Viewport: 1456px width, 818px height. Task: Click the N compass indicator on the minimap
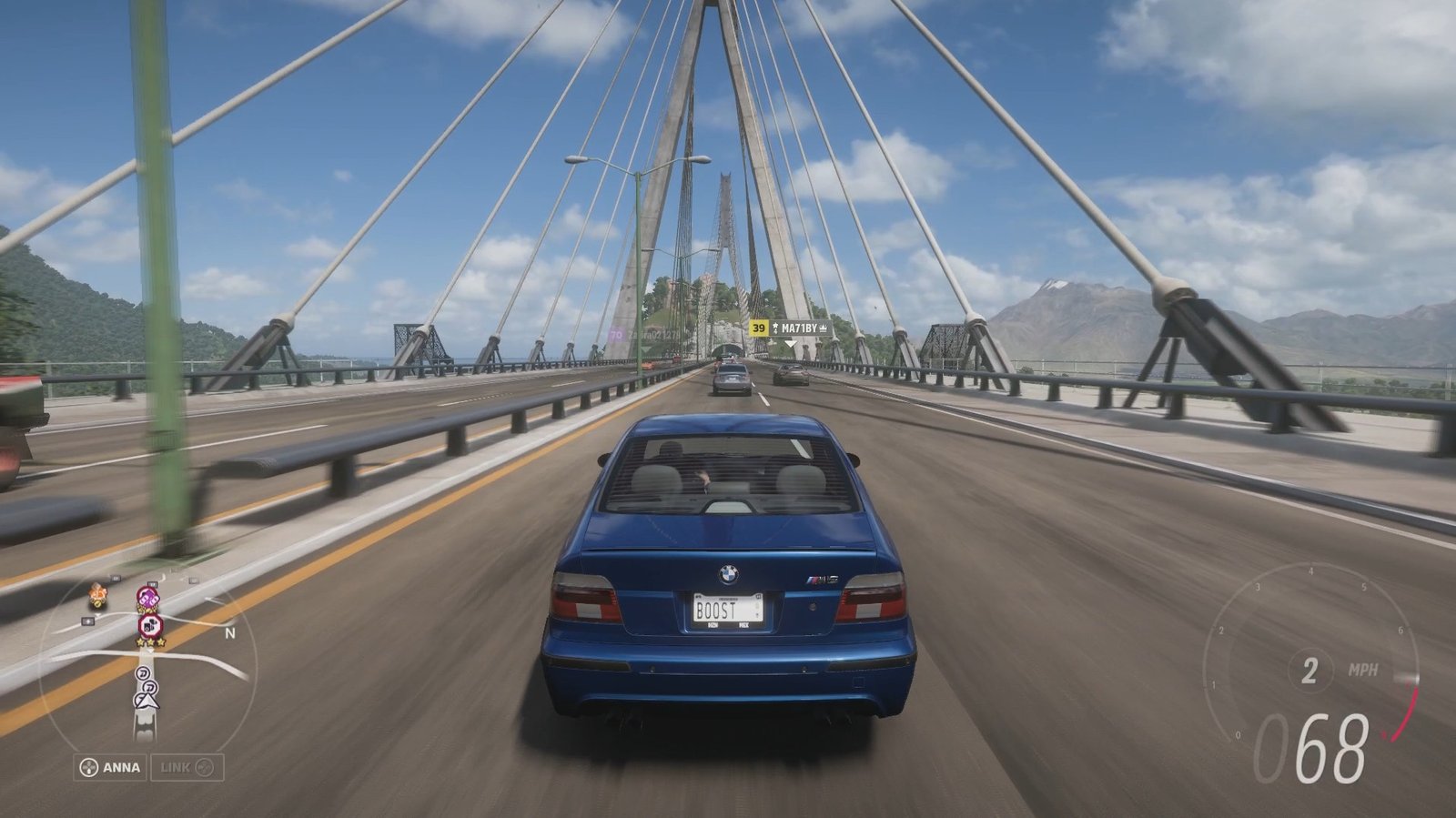(x=228, y=633)
